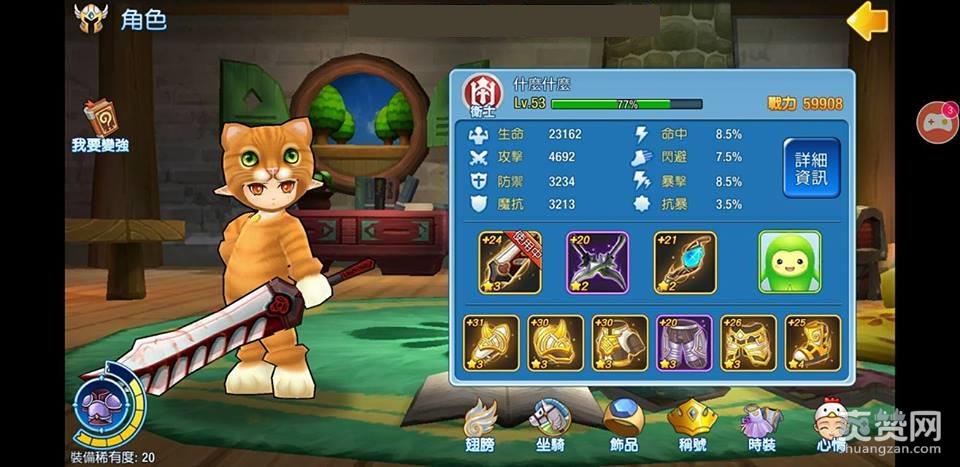Open the 飾品 accessories menu
The image size is (960, 467).
622,426
